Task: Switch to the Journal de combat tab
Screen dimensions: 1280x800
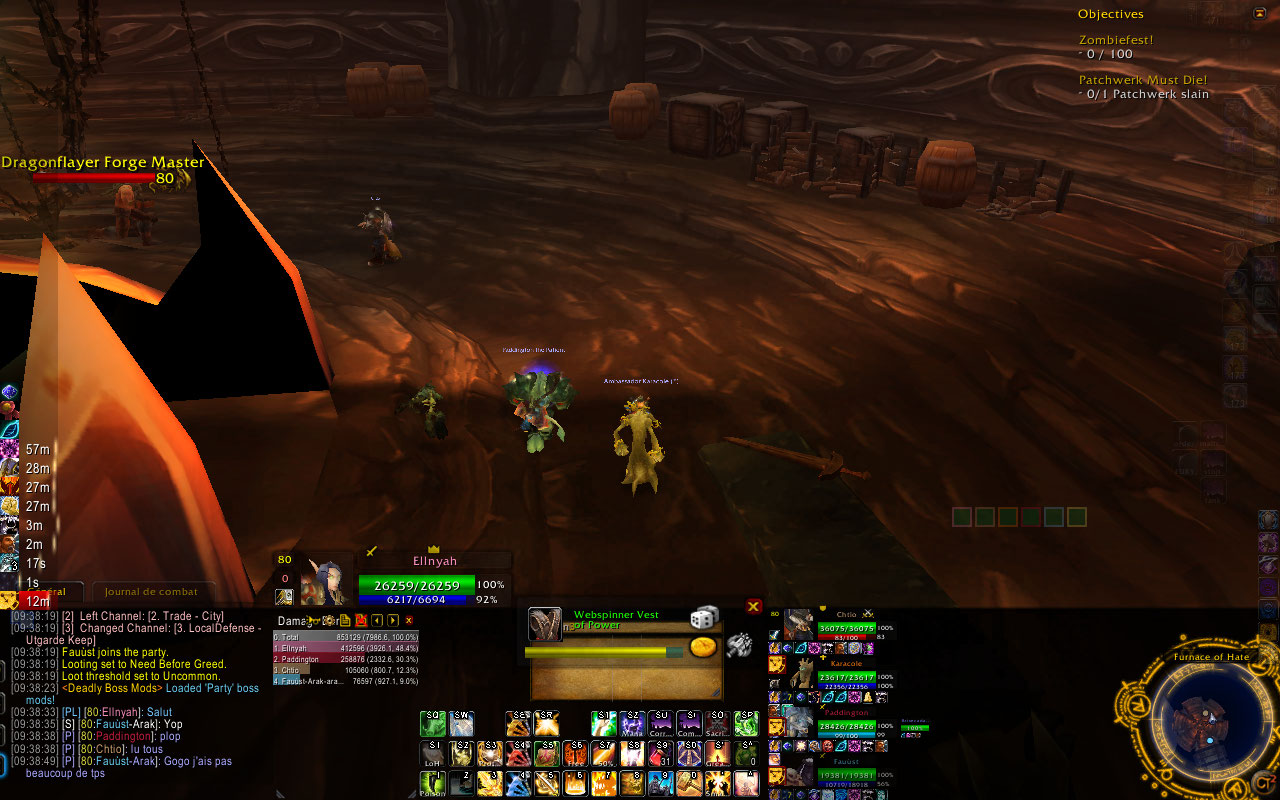Action: pyautogui.click(x=152, y=591)
